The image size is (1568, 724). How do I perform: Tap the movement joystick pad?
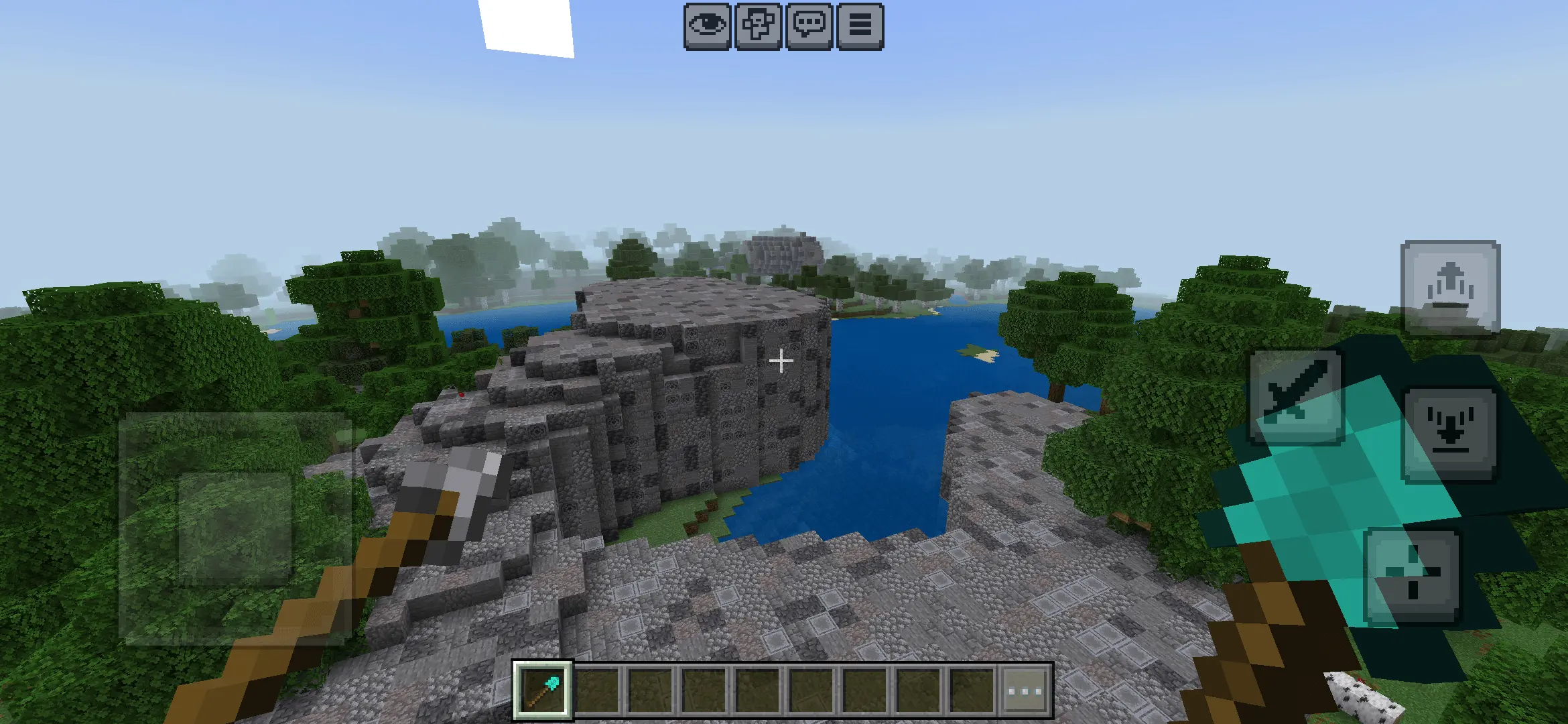pos(235,528)
